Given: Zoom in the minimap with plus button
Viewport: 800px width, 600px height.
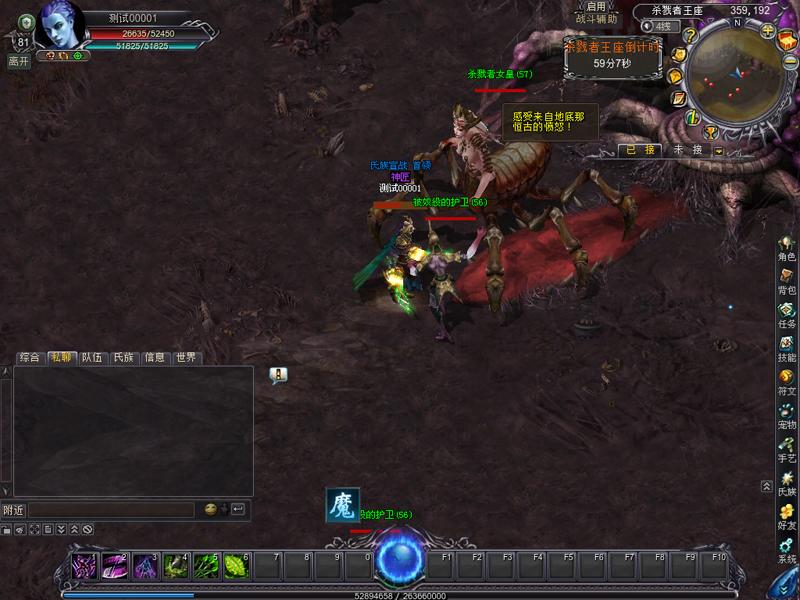Looking at the screenshot, I should (x=768, y=30).
